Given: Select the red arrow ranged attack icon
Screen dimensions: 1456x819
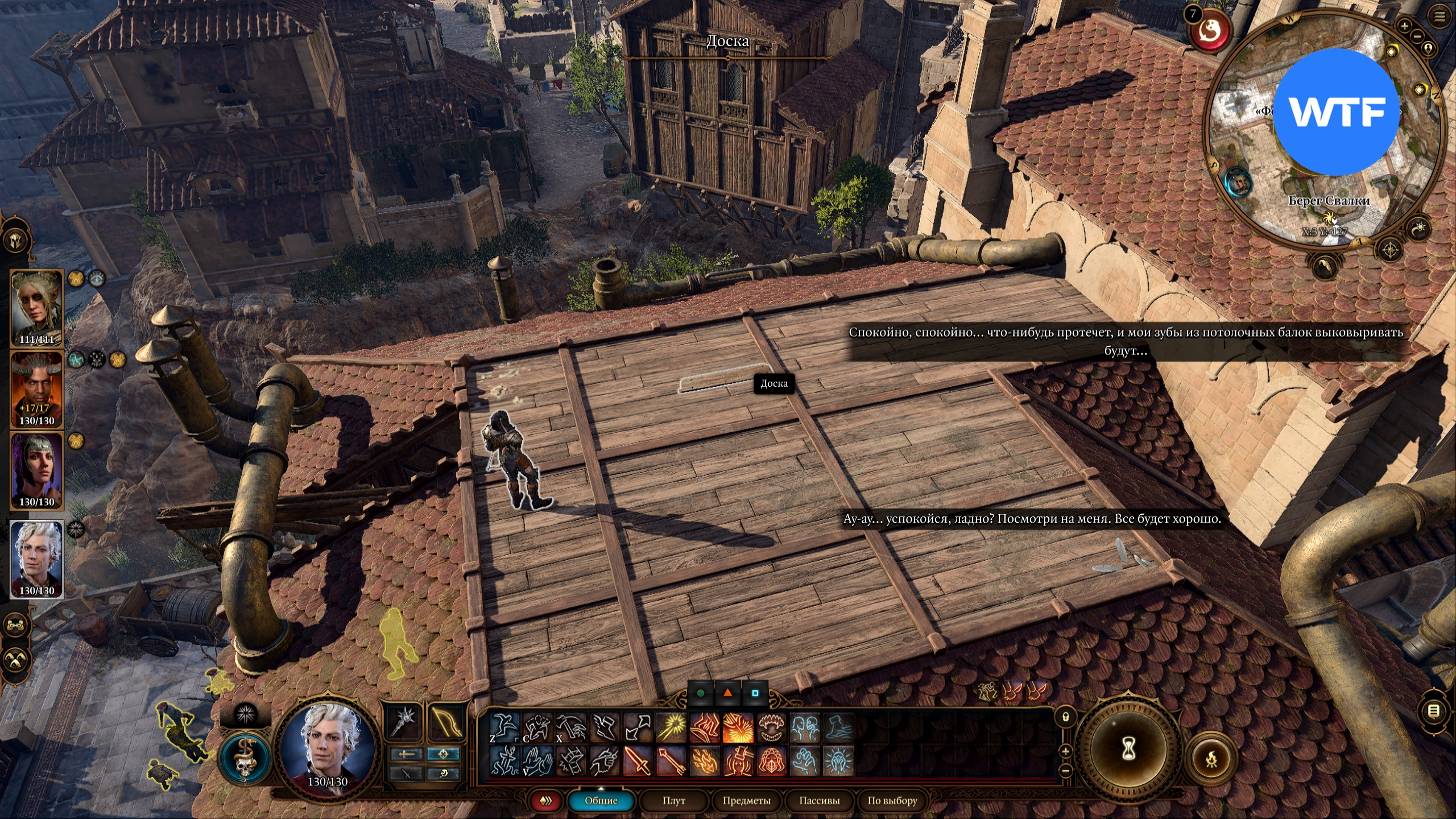Looking at the screenshot, I should [671, 761].
